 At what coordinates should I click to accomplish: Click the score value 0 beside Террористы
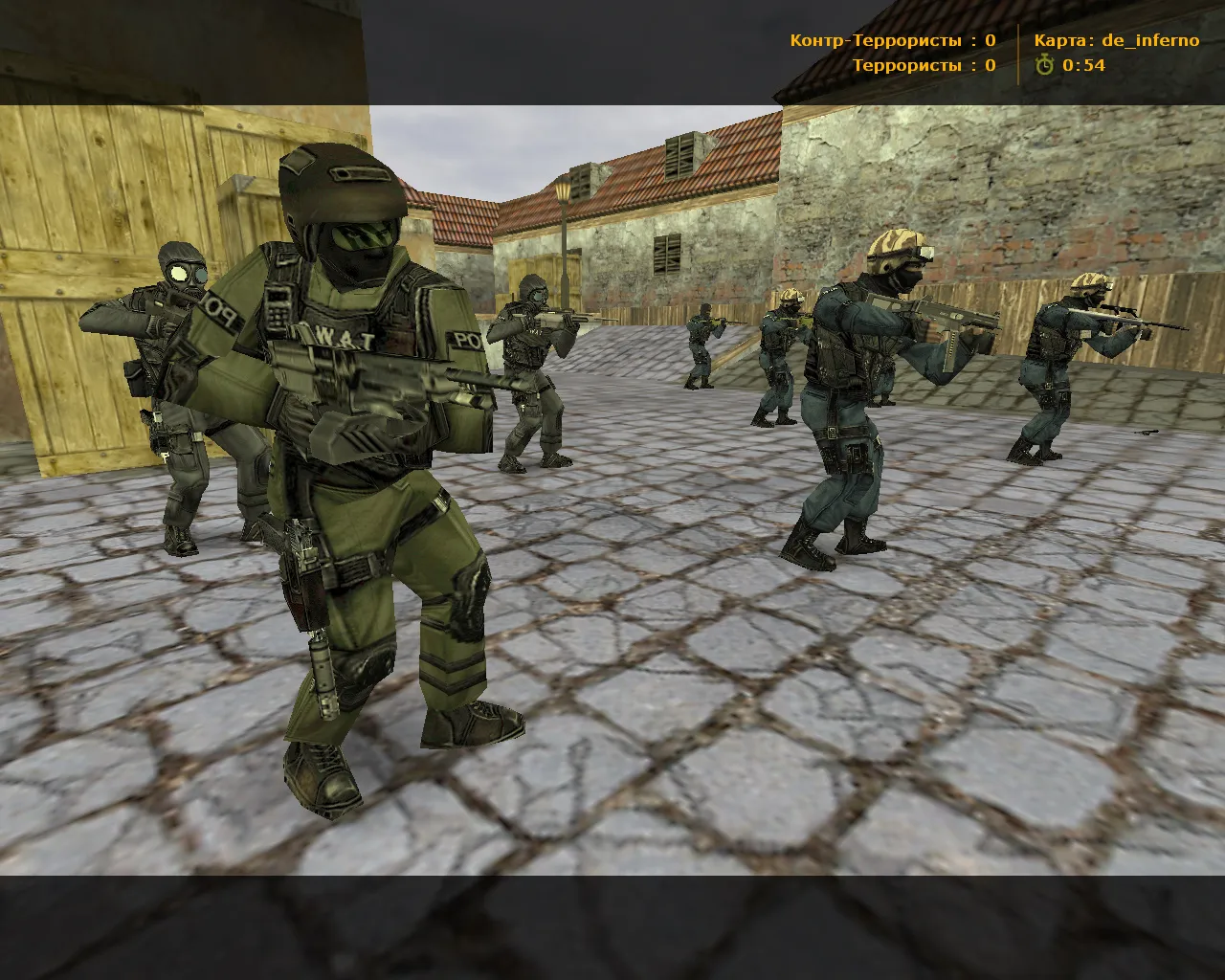click(989, 67)
